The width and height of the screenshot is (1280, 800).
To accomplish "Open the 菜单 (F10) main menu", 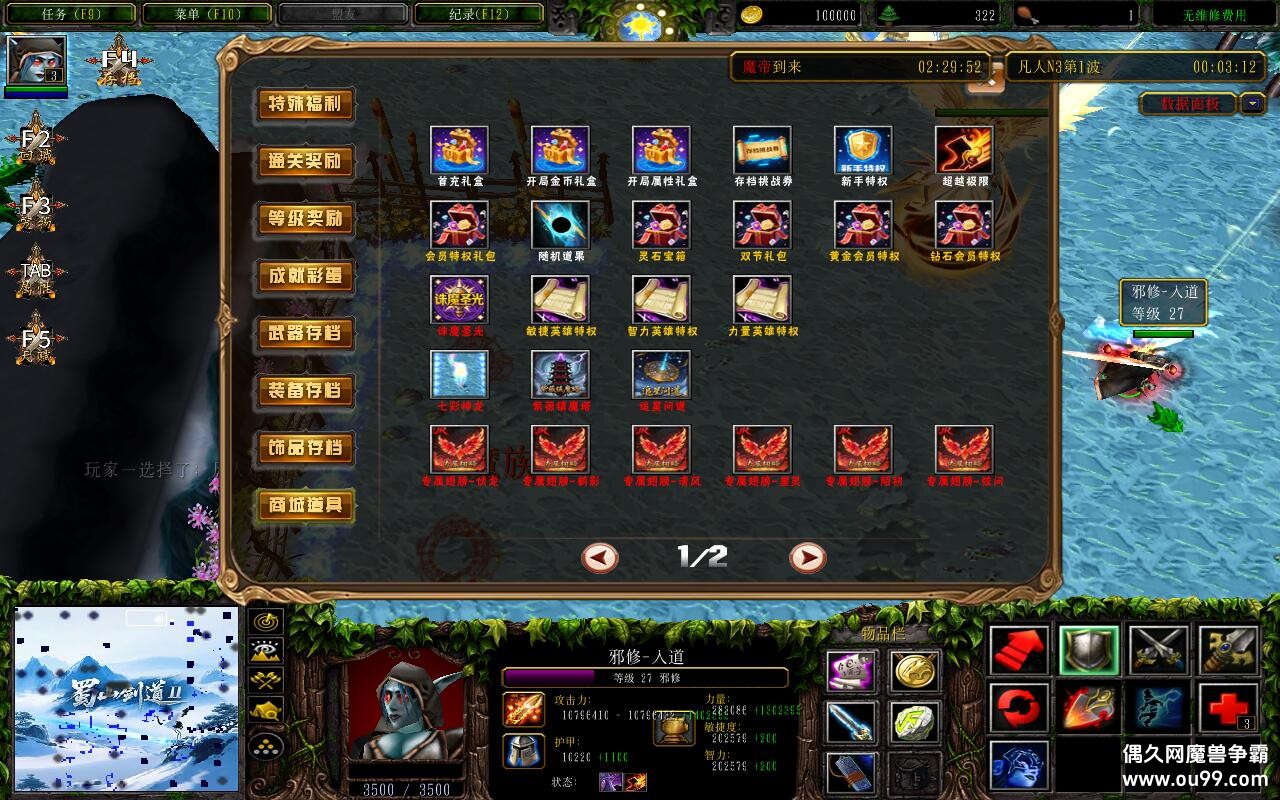I will coord(207,14).
